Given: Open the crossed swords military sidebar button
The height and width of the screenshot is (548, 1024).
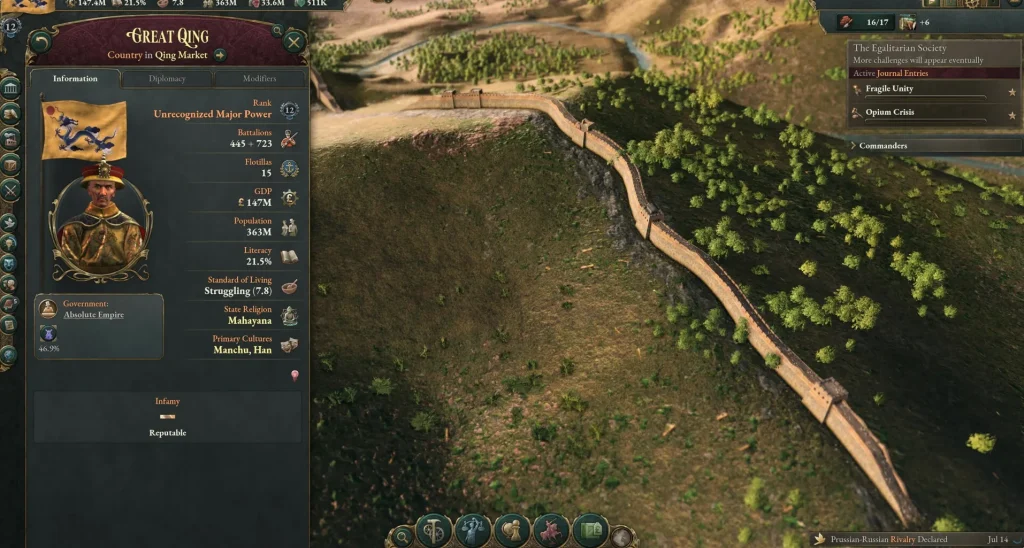Looking at the screenshot, I should click(x=10, y=189).
